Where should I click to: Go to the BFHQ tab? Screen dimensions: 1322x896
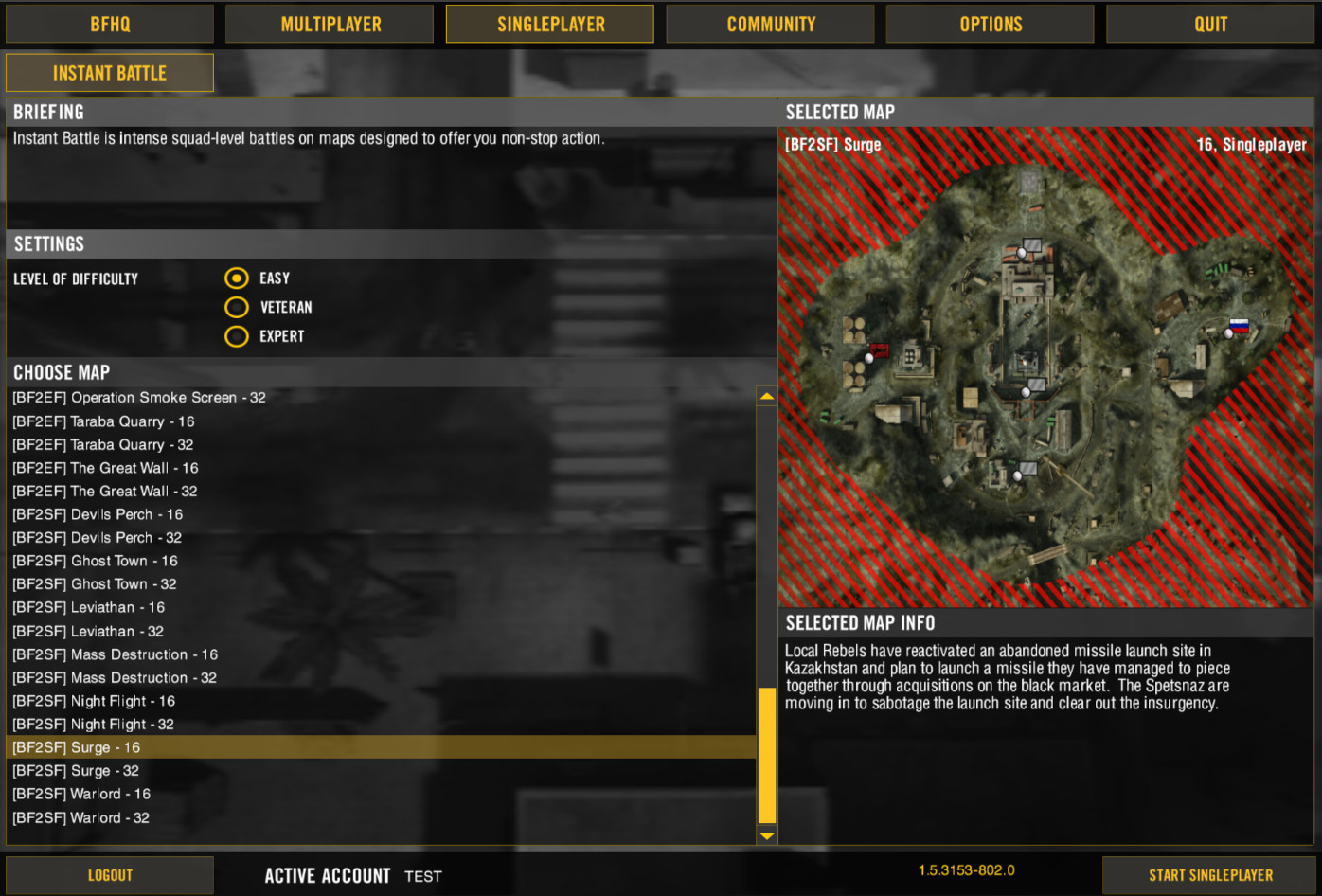coord(109,24)
